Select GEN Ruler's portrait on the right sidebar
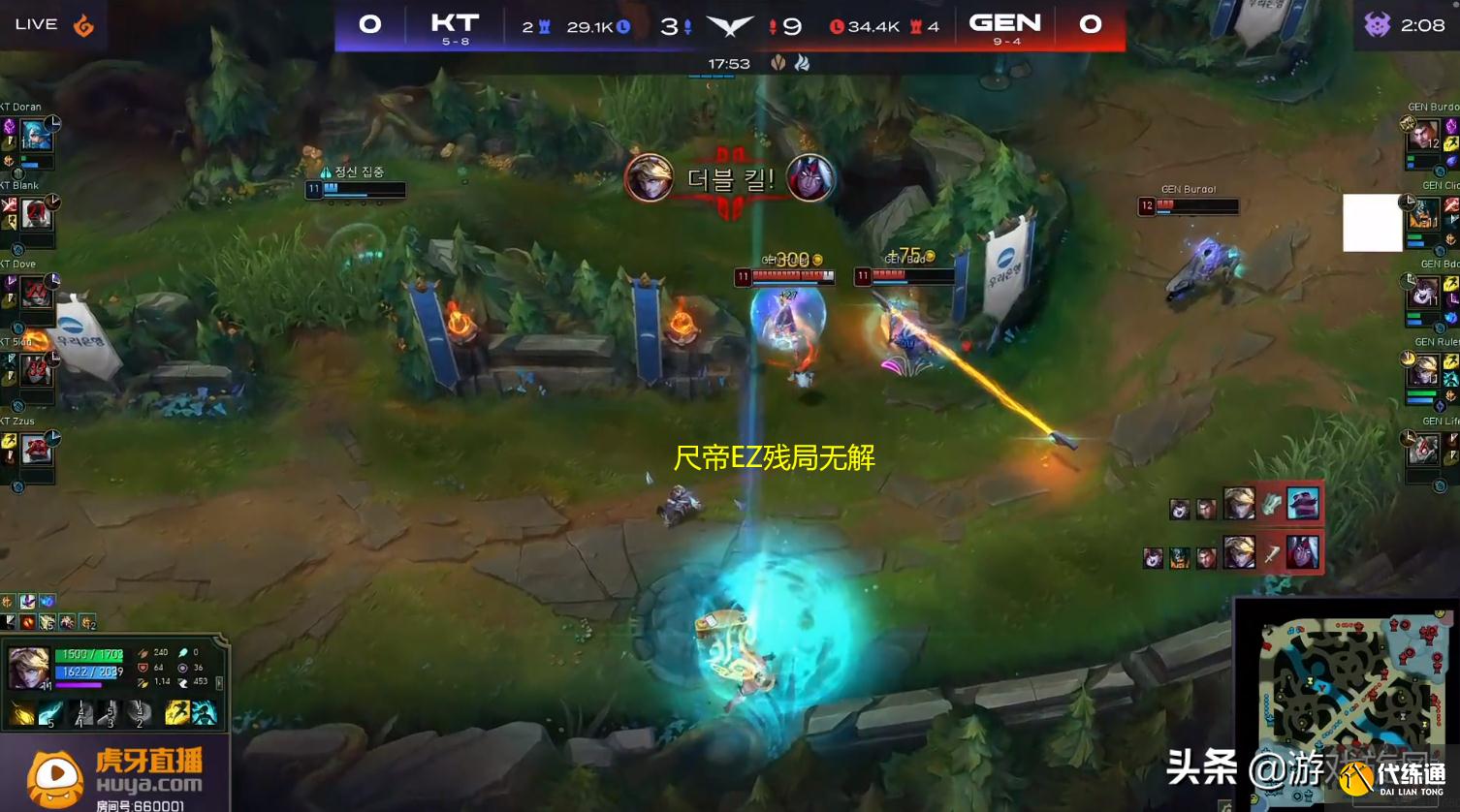The image size is (1460, 812). coord(1424,369)
